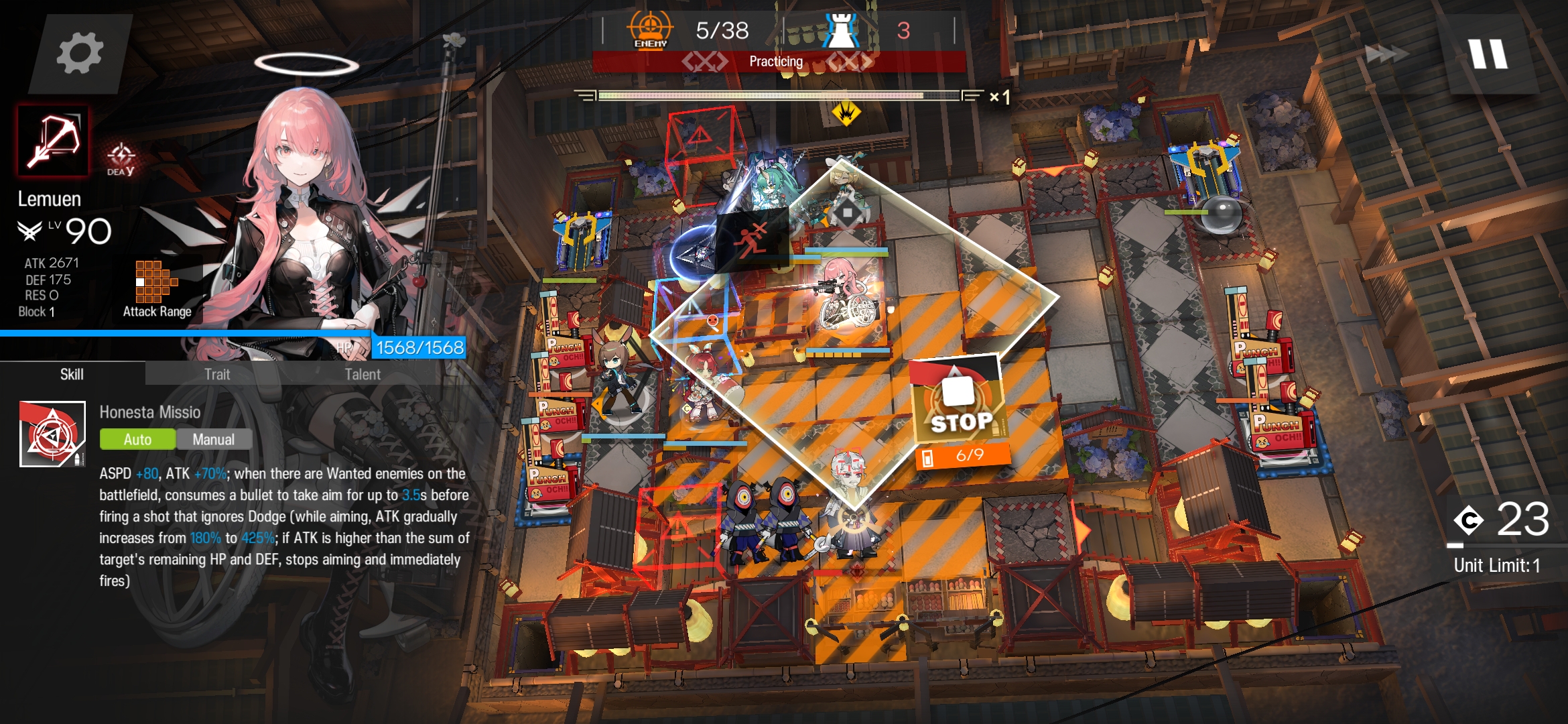Tap the Honesta Missio skill icon

[52, 434]
